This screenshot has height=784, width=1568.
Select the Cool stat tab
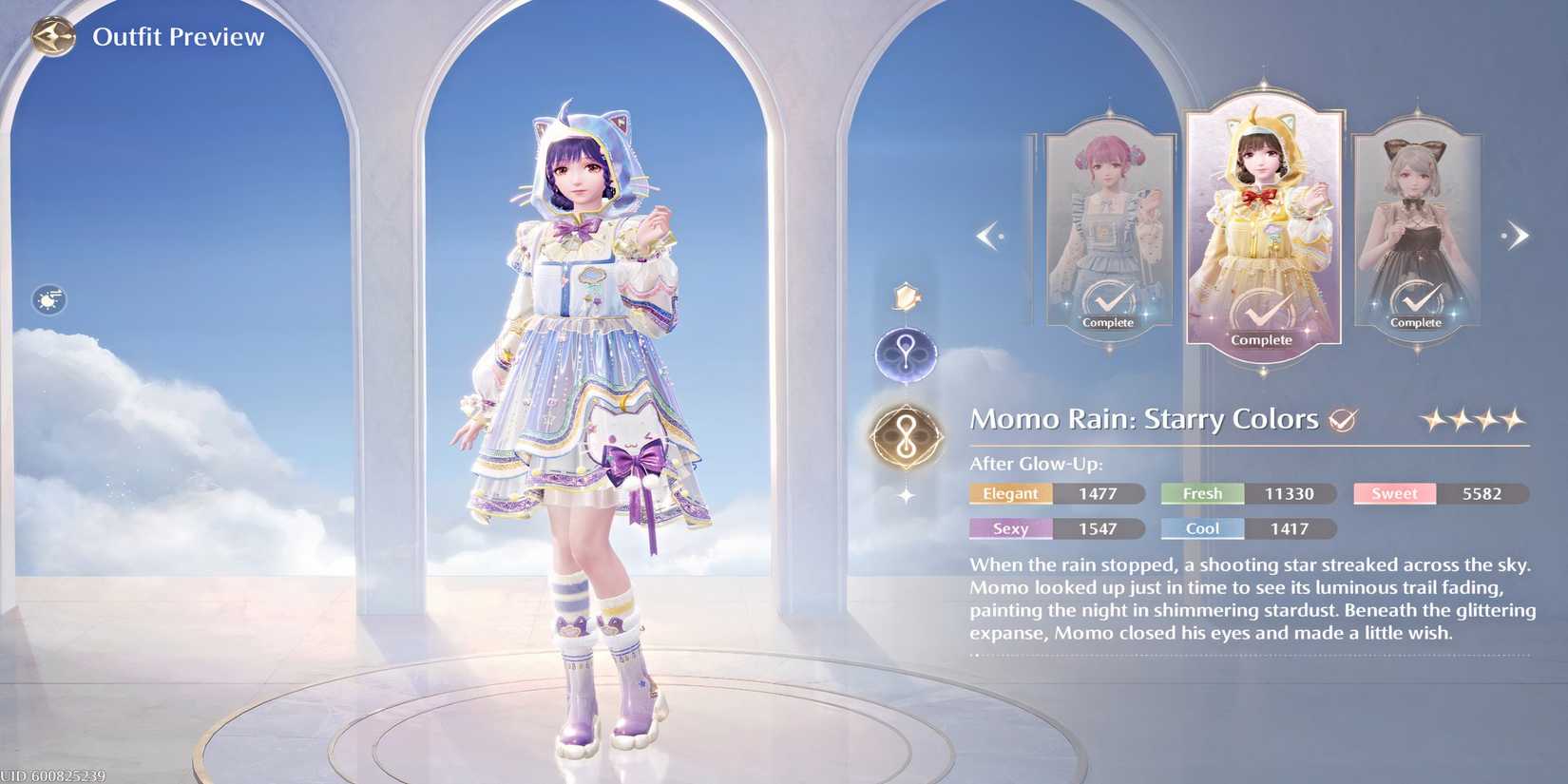click(x=1201, y=528)
